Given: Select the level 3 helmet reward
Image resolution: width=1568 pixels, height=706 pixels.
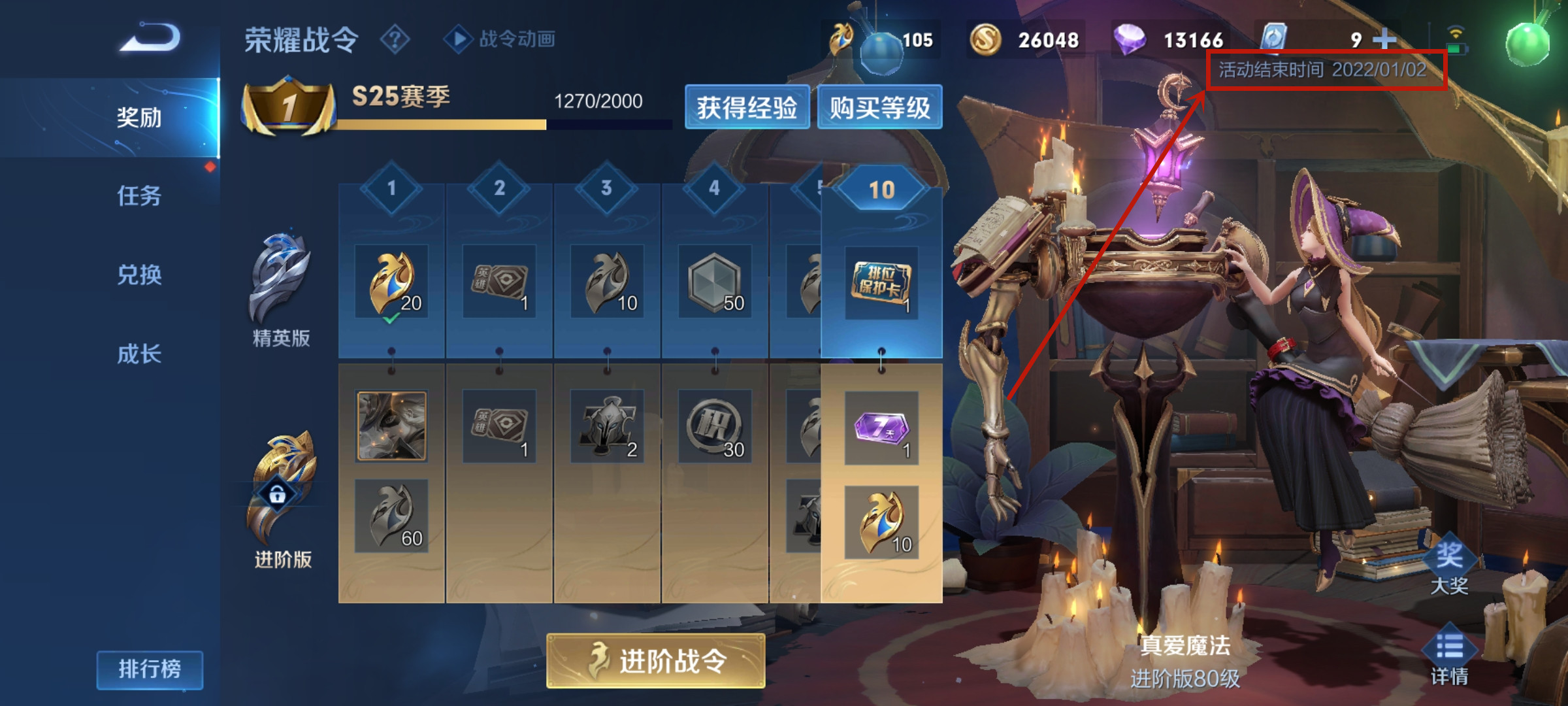Looking at the screenshot, I should click(607, 427).
